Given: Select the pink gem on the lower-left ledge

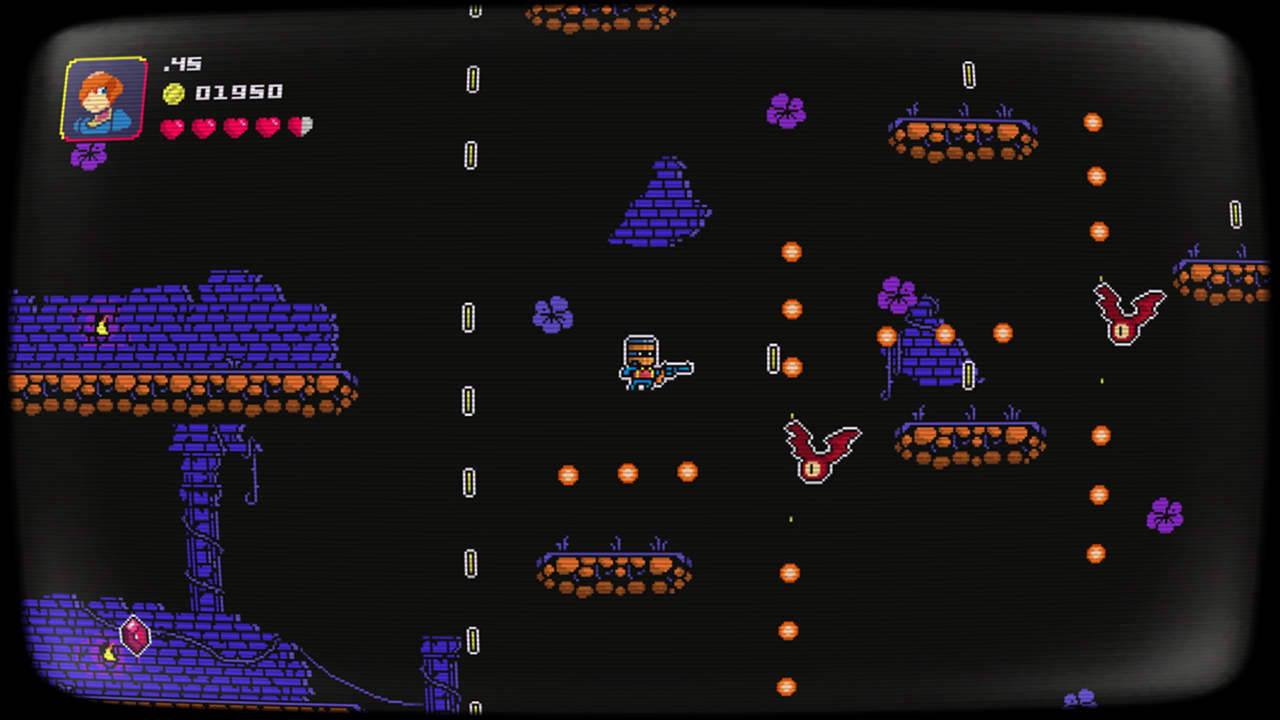Looking at the screenshot, I should coord(133,637).
